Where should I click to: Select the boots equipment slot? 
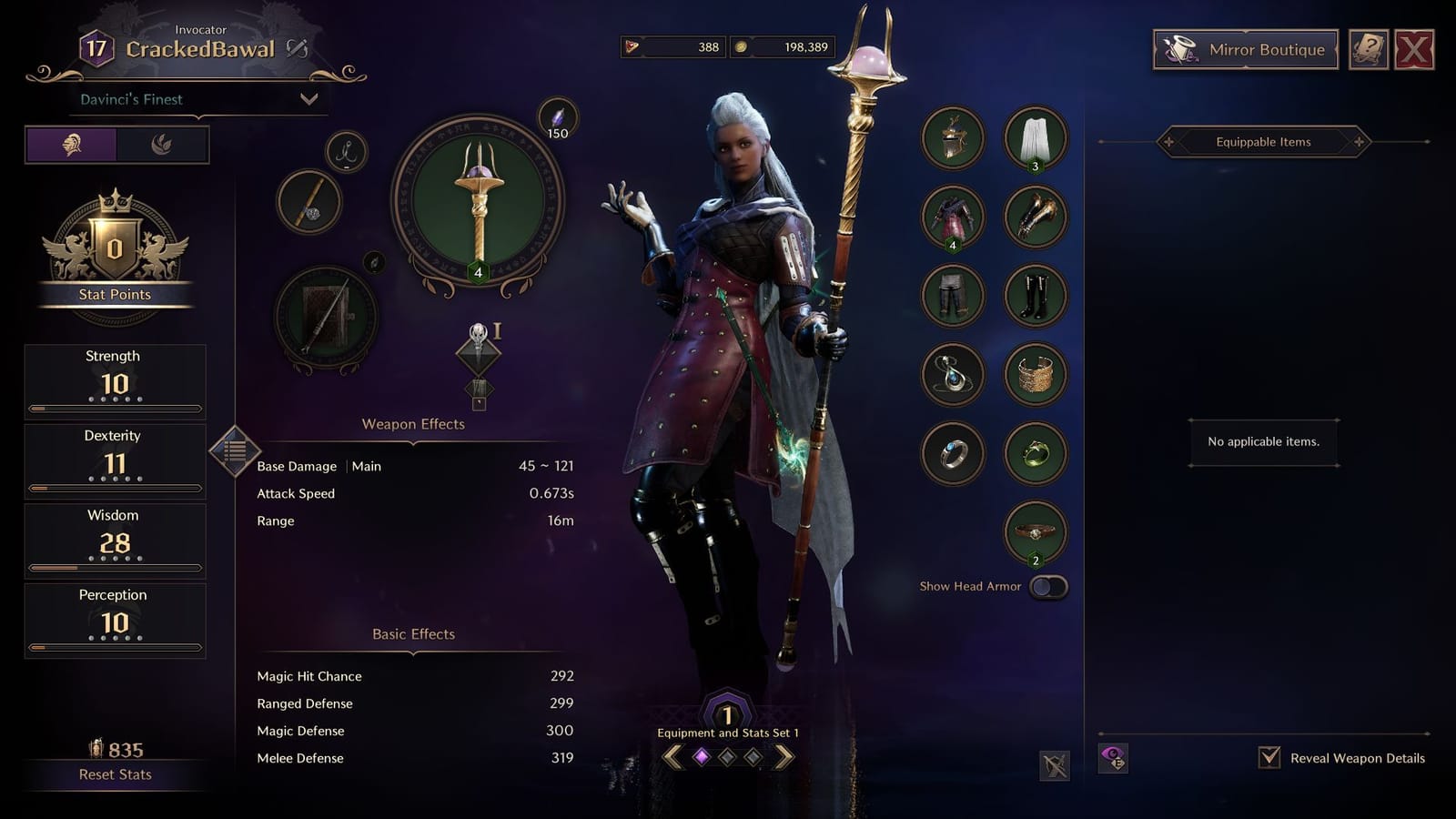1033,296
